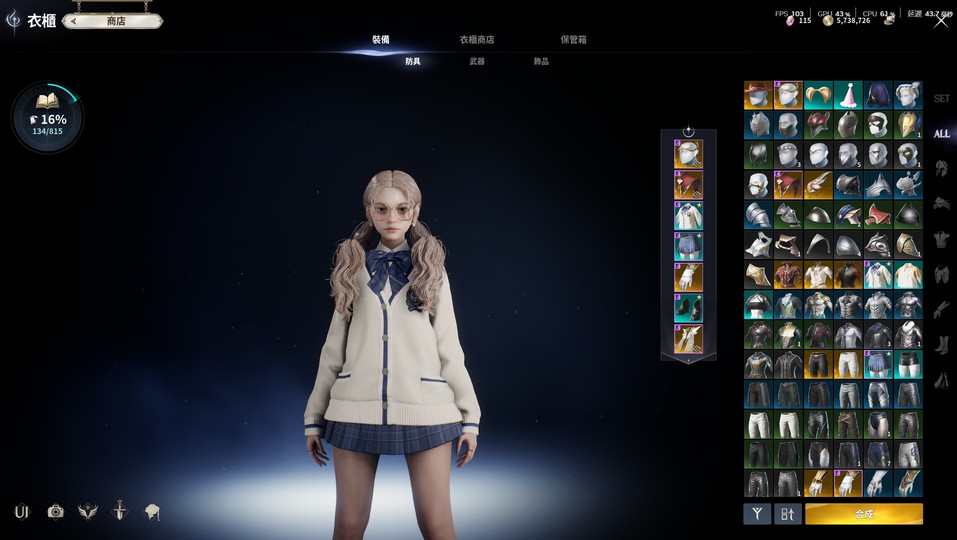Open the item filter funnel button
957x540 pixels.
tap(757, 514)
